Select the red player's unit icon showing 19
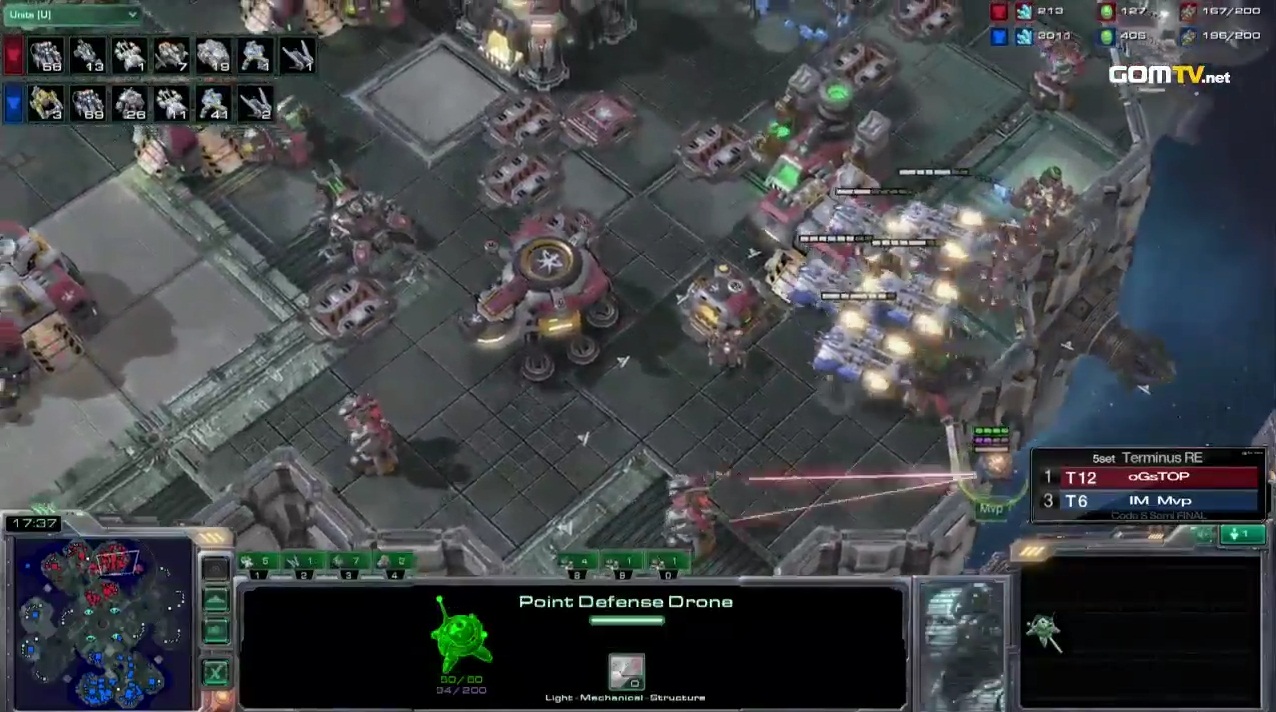 pos(214,56)
